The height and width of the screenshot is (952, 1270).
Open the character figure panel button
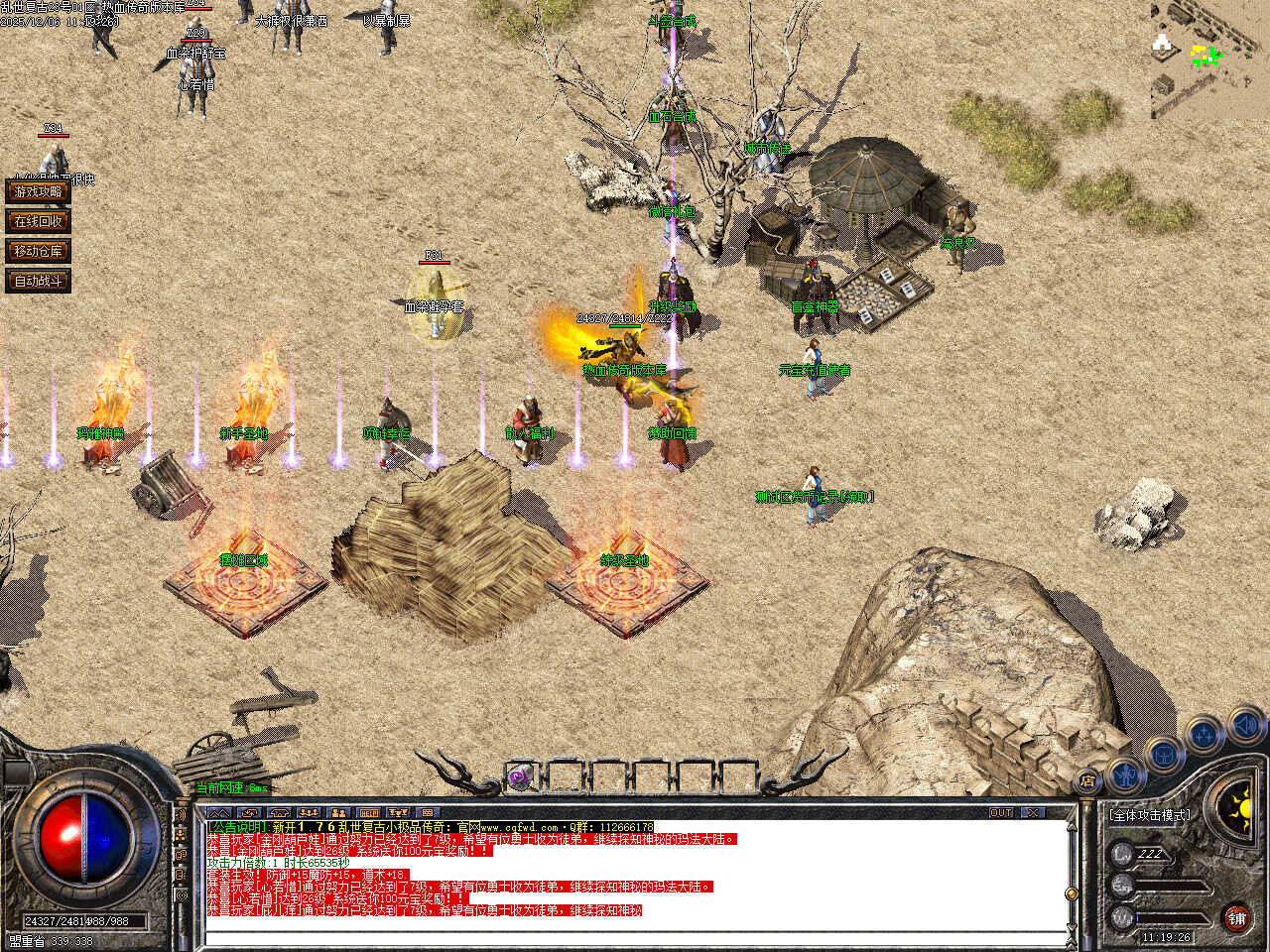click(x=1125, y=773)
